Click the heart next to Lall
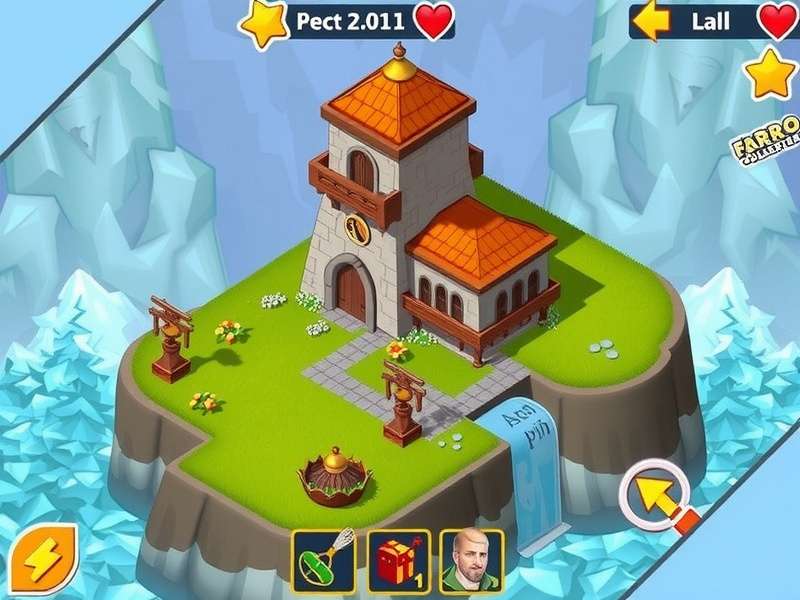Viewport: 800px width, 600px height. coord(779,21)
